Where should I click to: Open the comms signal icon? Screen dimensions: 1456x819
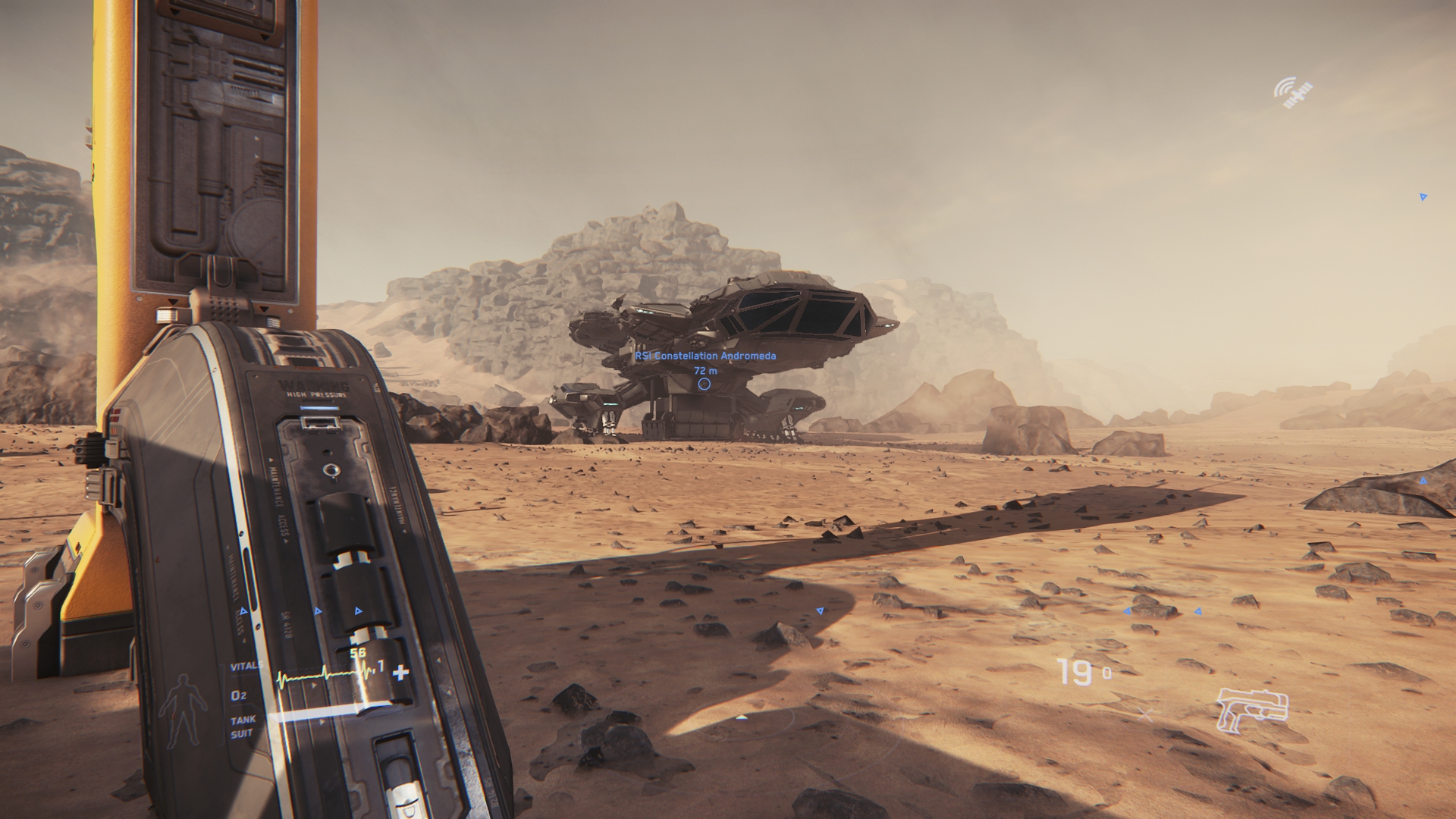[1292, 93]
